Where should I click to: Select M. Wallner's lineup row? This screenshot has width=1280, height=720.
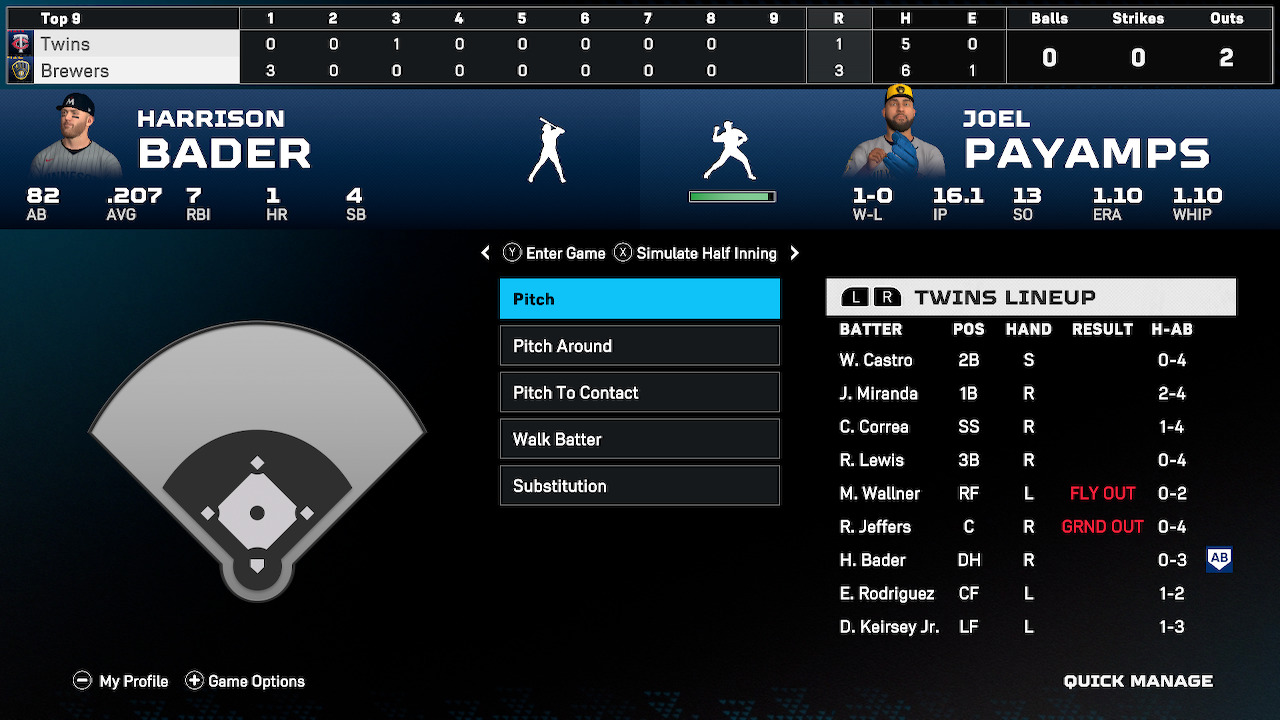coord(879,493)
